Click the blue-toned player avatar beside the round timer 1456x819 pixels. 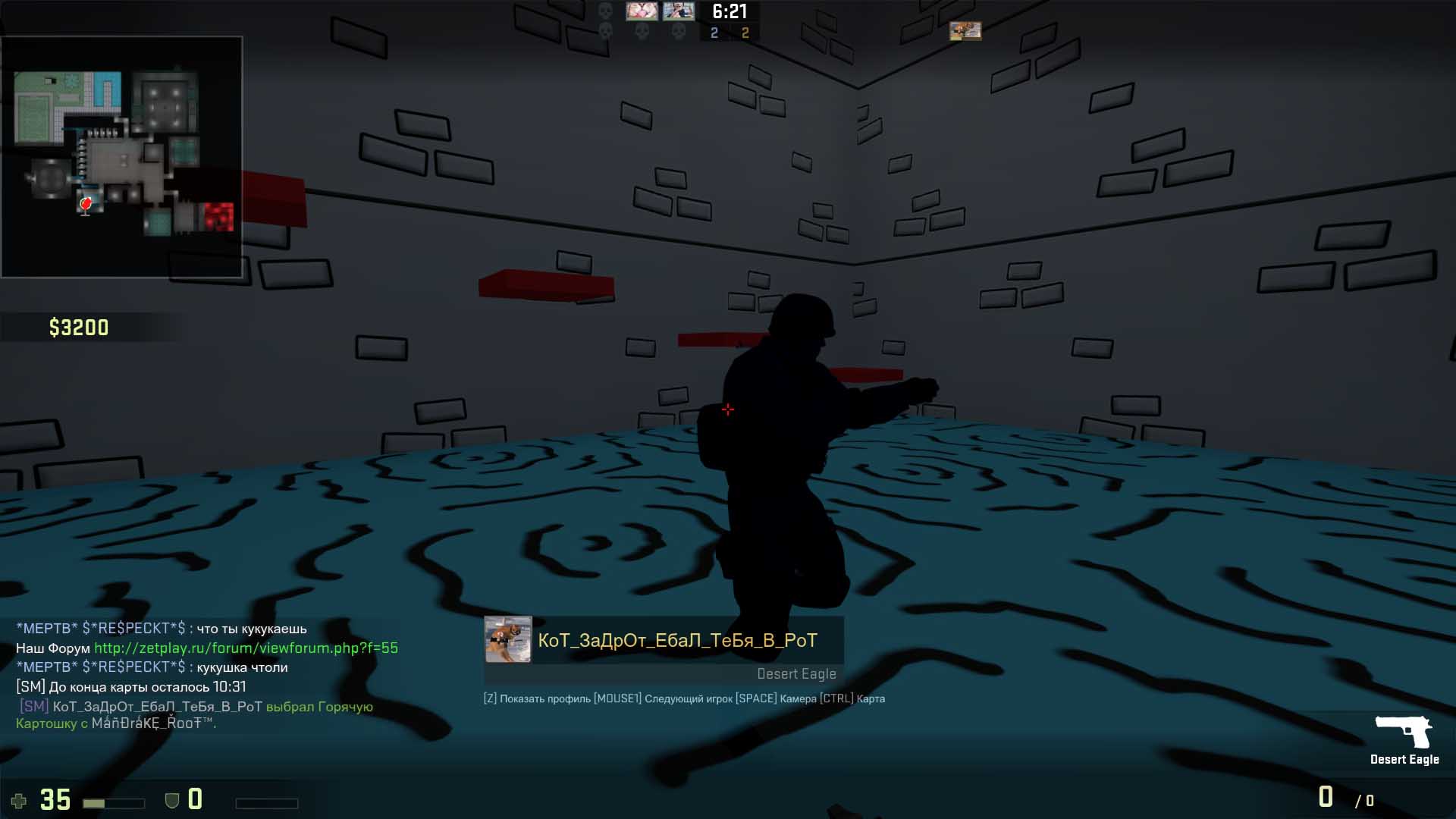click(x=679, y=11)
